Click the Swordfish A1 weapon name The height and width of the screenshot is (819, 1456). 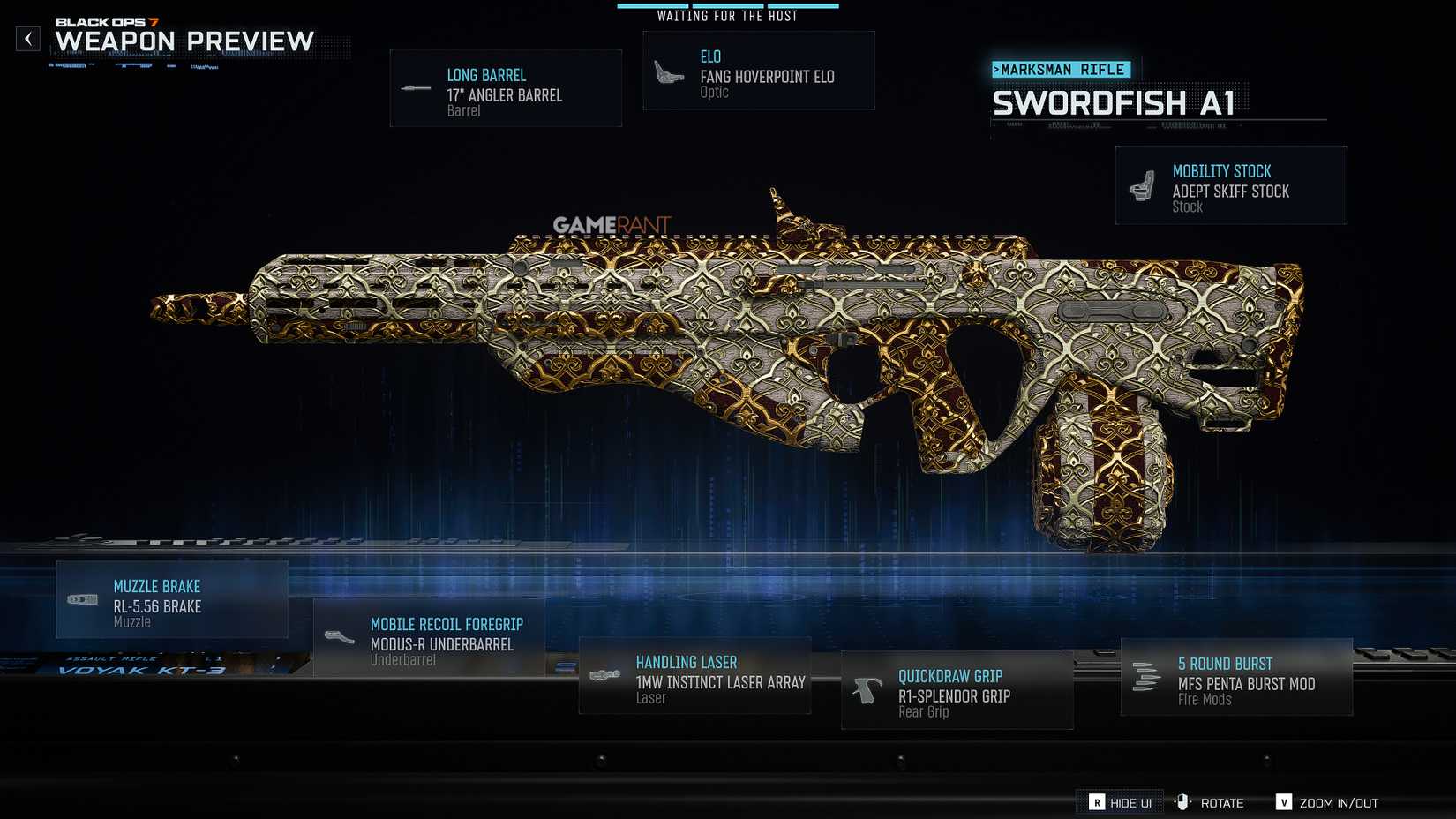click(x=1121, y=104)
